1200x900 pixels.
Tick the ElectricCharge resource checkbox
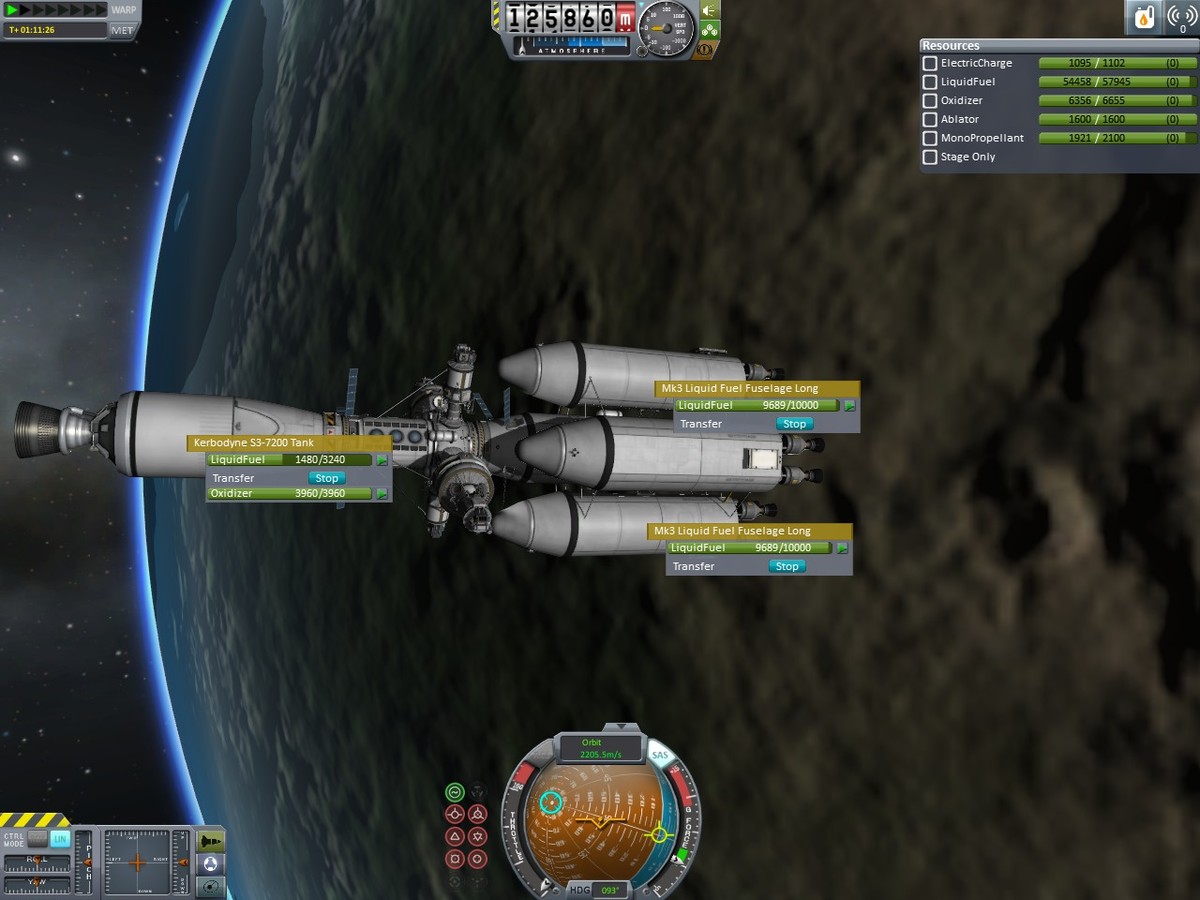pos(930,63)
